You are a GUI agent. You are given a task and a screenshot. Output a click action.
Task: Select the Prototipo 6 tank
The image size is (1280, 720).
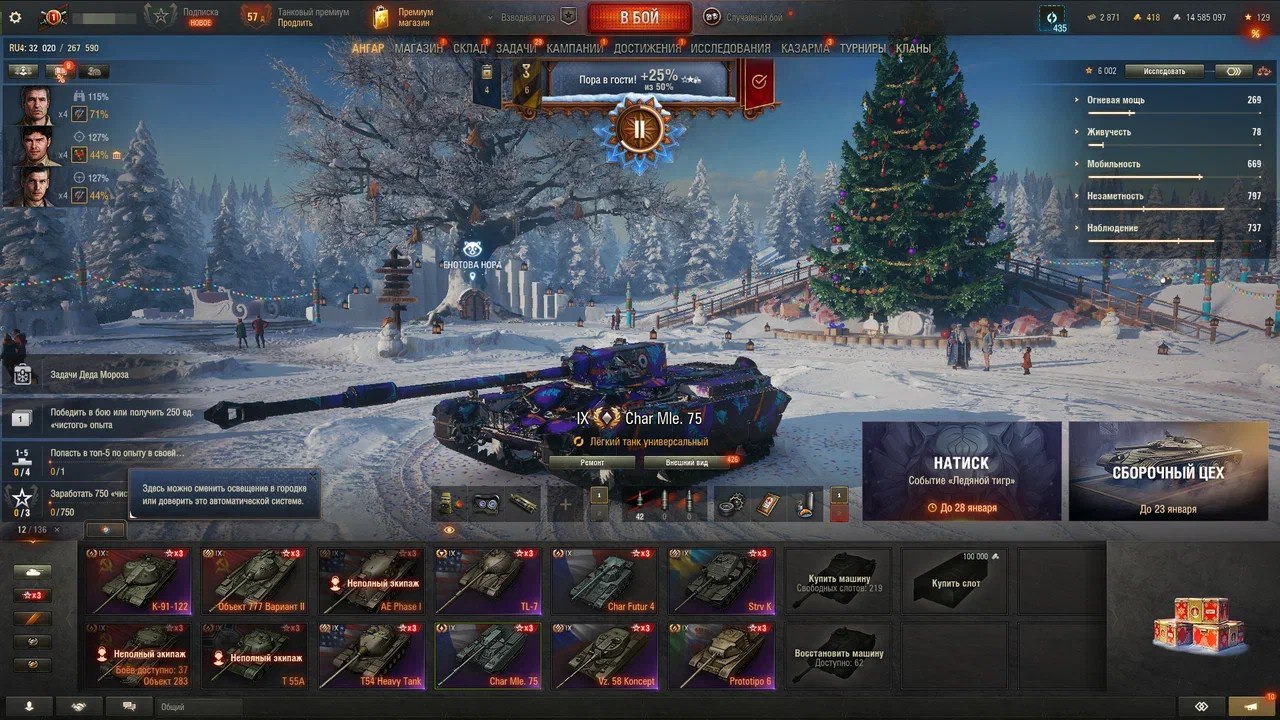pyautogui.click(x=721, y=656)
